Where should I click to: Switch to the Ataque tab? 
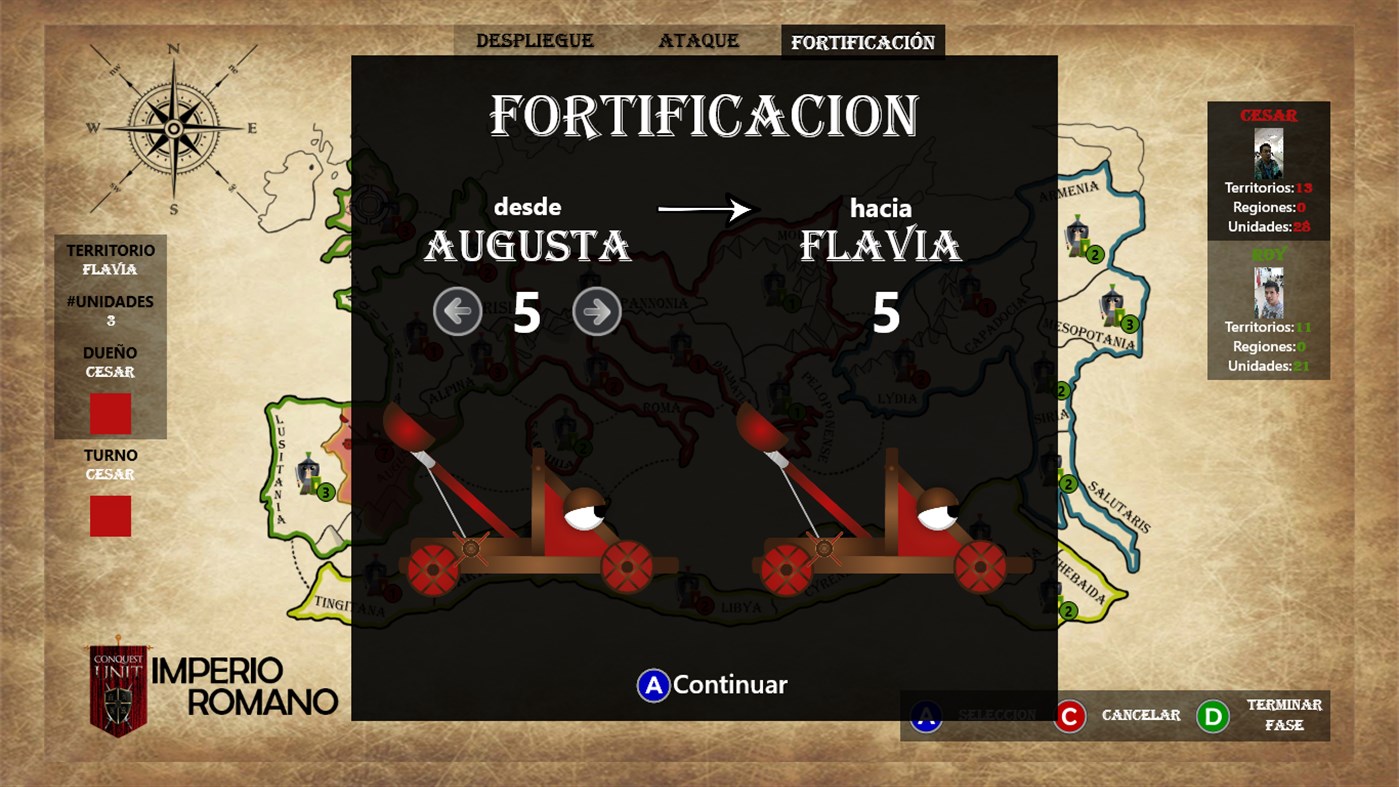tap(698, 40)
